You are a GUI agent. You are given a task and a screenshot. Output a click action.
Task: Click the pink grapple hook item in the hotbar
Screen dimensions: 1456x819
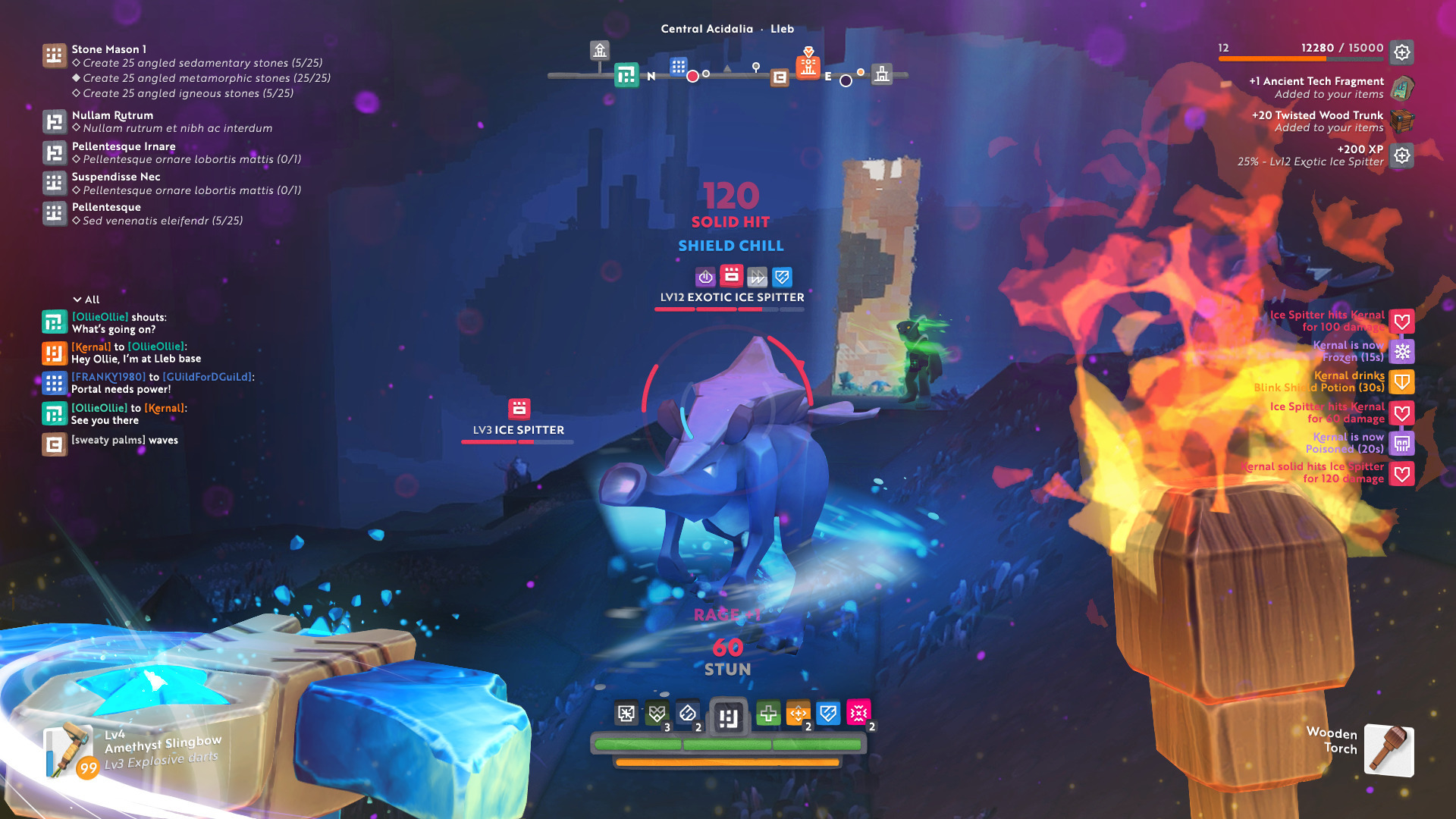pos(857,713)
